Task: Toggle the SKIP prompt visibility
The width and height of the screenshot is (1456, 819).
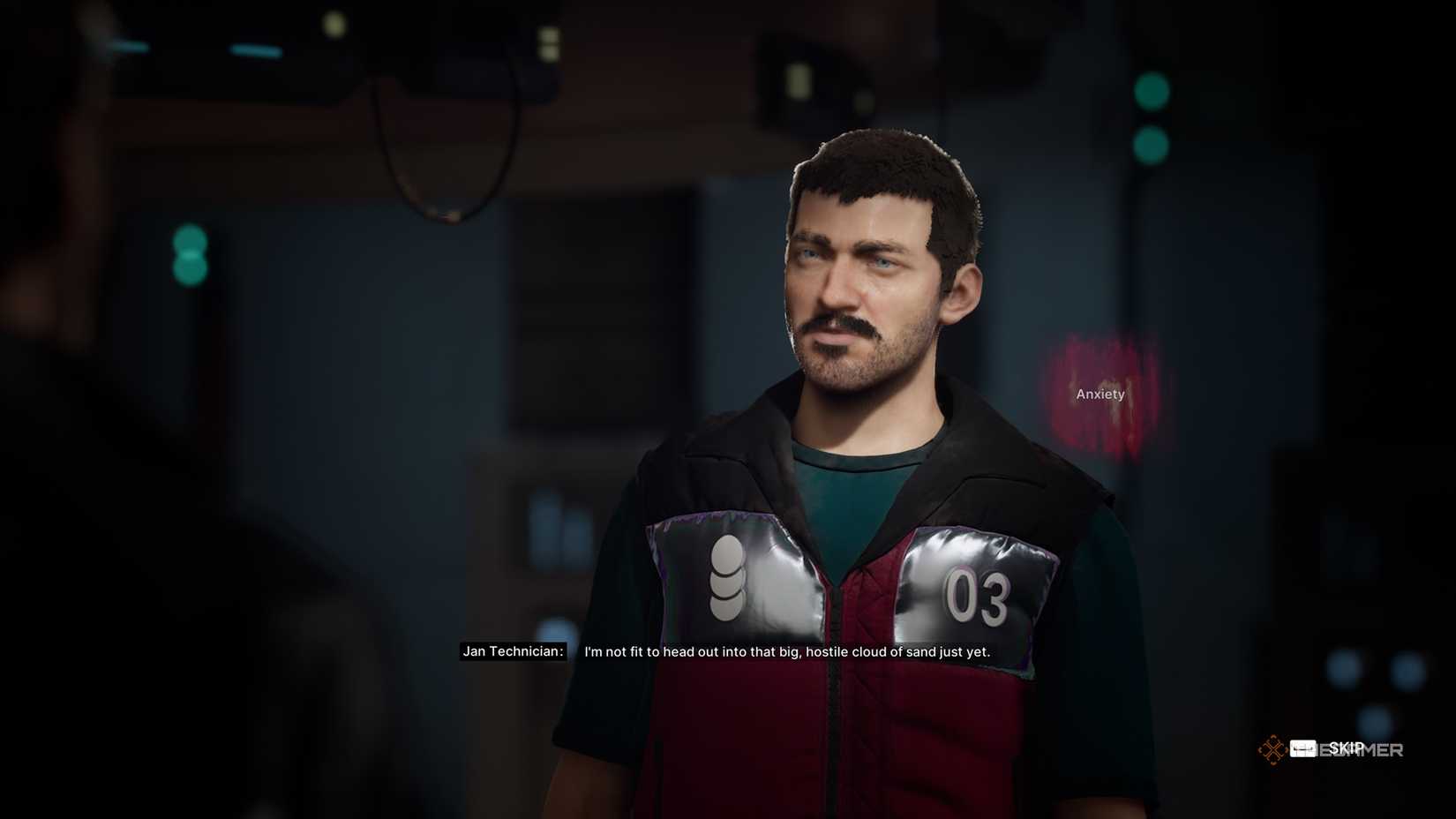Action: coord(1346,748)
